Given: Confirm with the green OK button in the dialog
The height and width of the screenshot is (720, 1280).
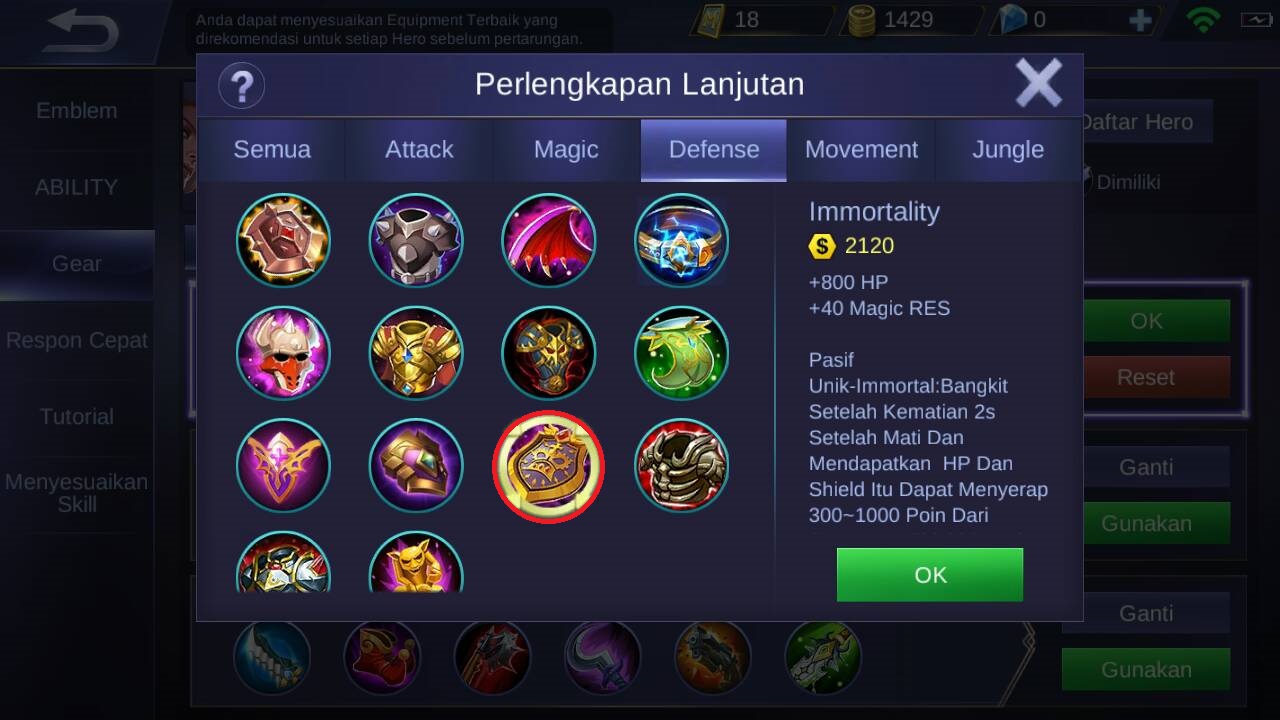Looking at the screenshot, I should pos(930,575).
